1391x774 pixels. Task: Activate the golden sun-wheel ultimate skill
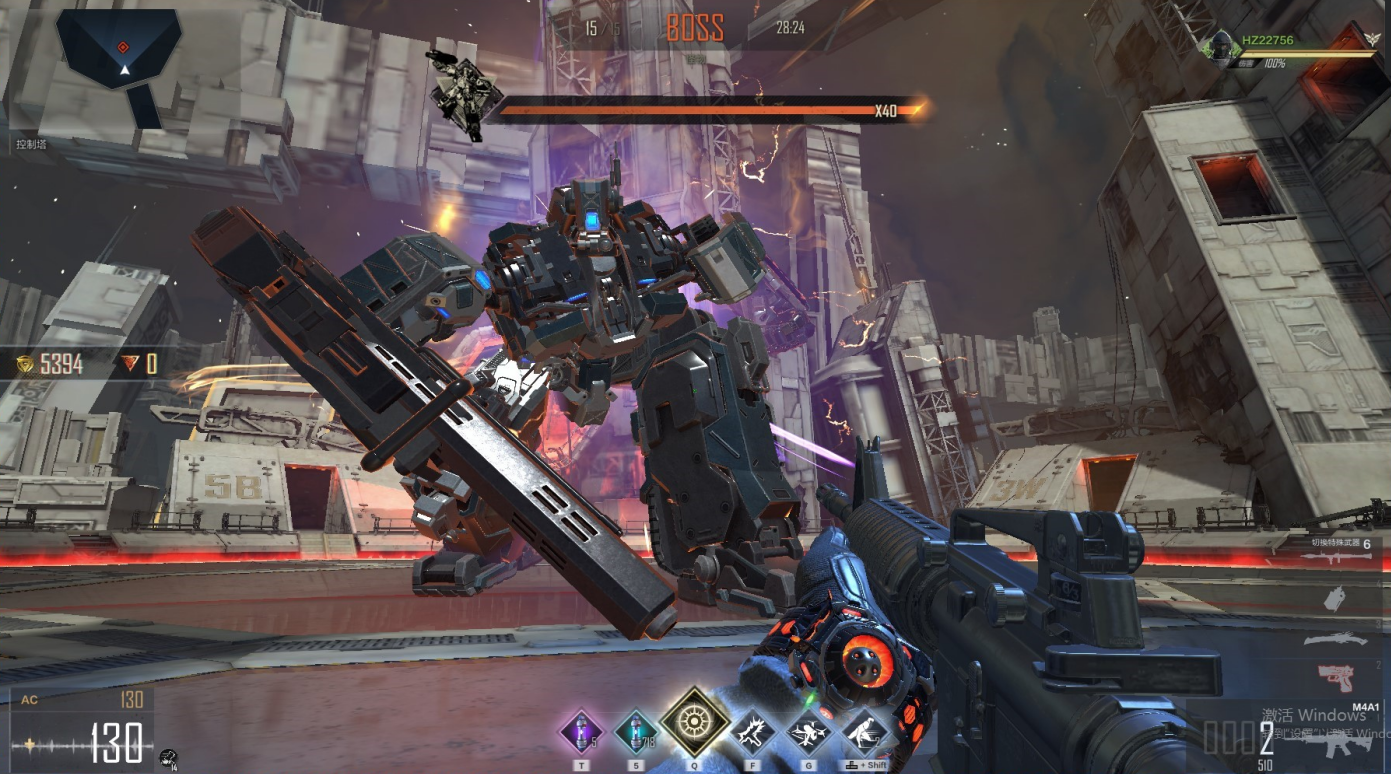(693, 722)
